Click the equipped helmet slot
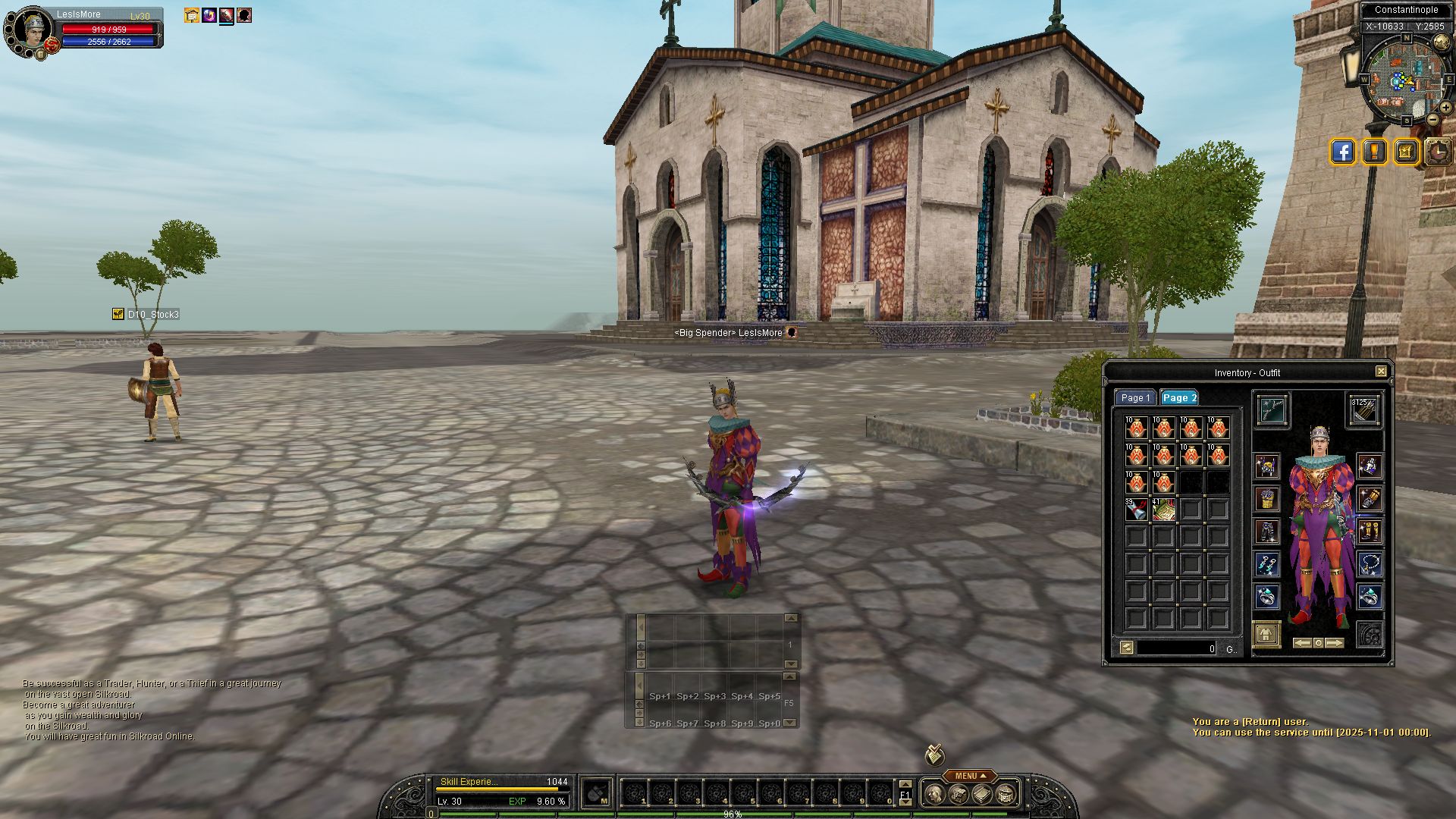Screen dimensions: 1456x819 coord(1266,466)
